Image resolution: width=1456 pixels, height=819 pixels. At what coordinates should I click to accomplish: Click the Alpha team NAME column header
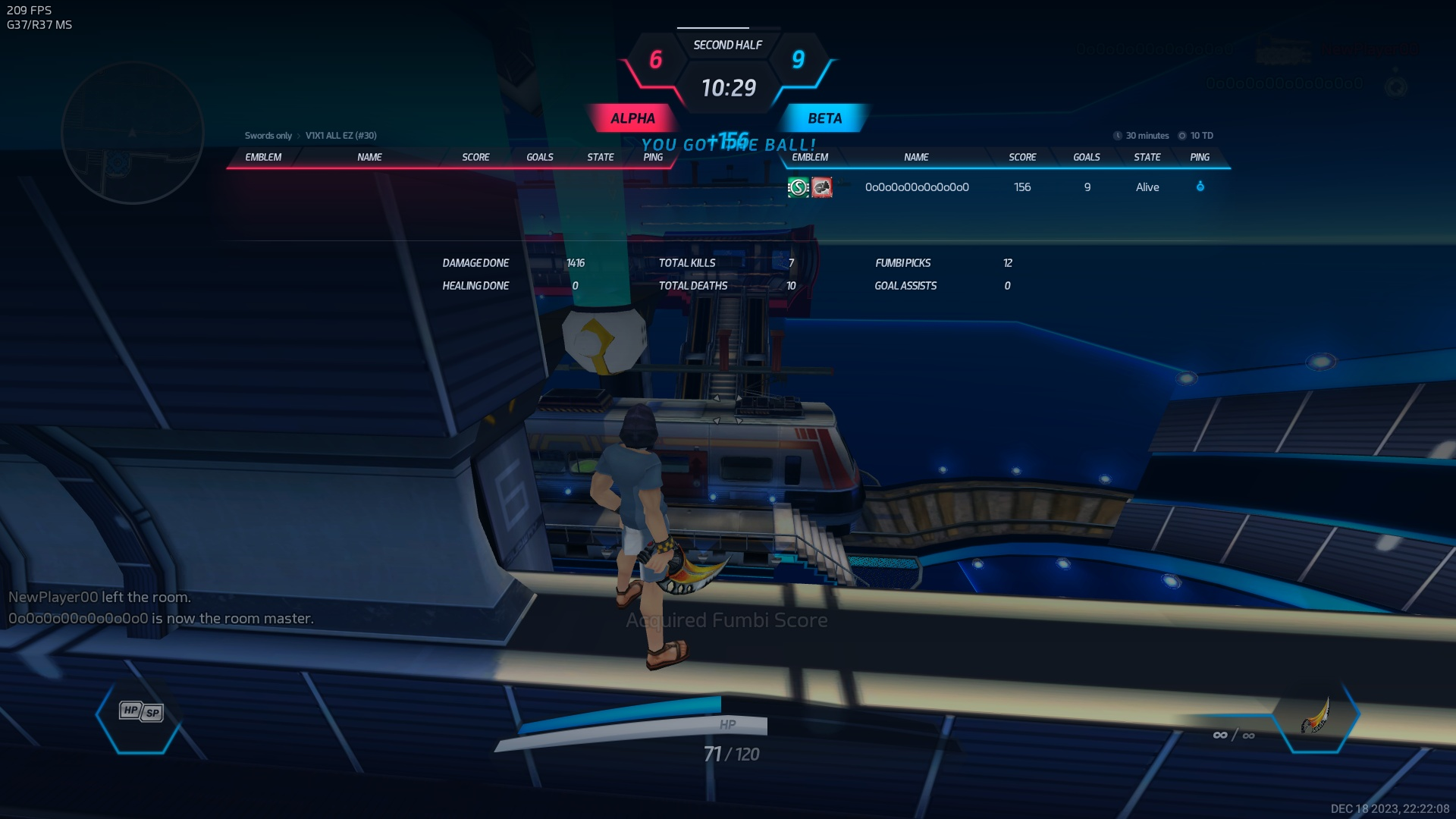[369, 157]
